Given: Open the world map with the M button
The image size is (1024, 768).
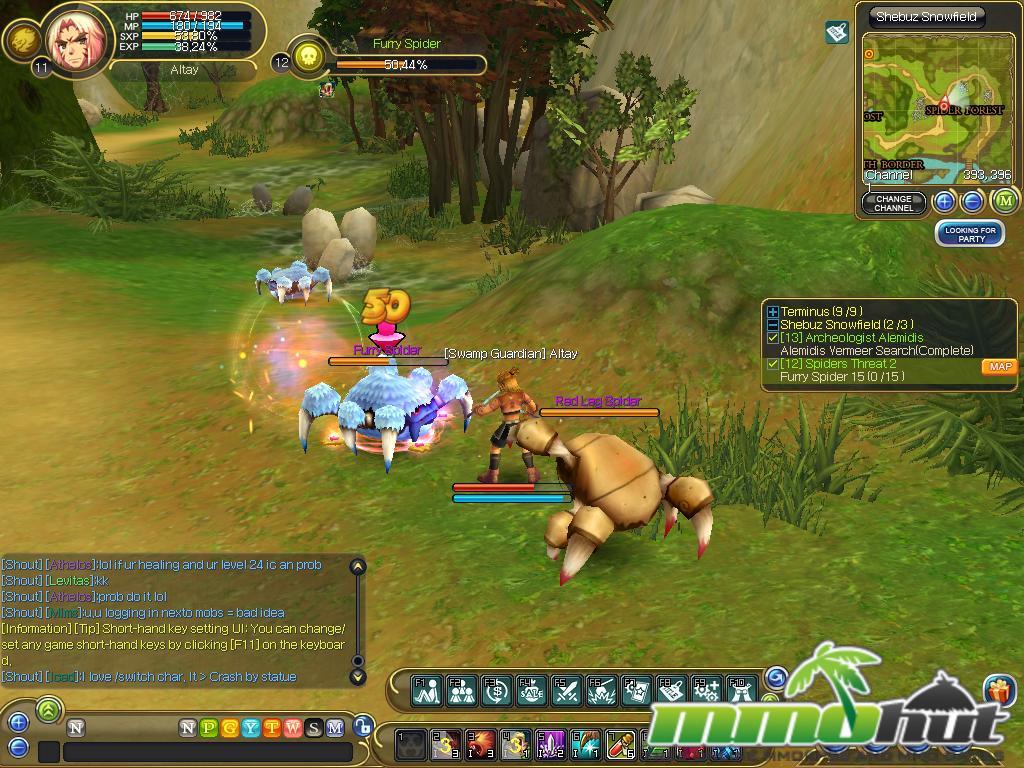Looking at the screenshot, I should pyautogui.click(x=1004, y=201).
